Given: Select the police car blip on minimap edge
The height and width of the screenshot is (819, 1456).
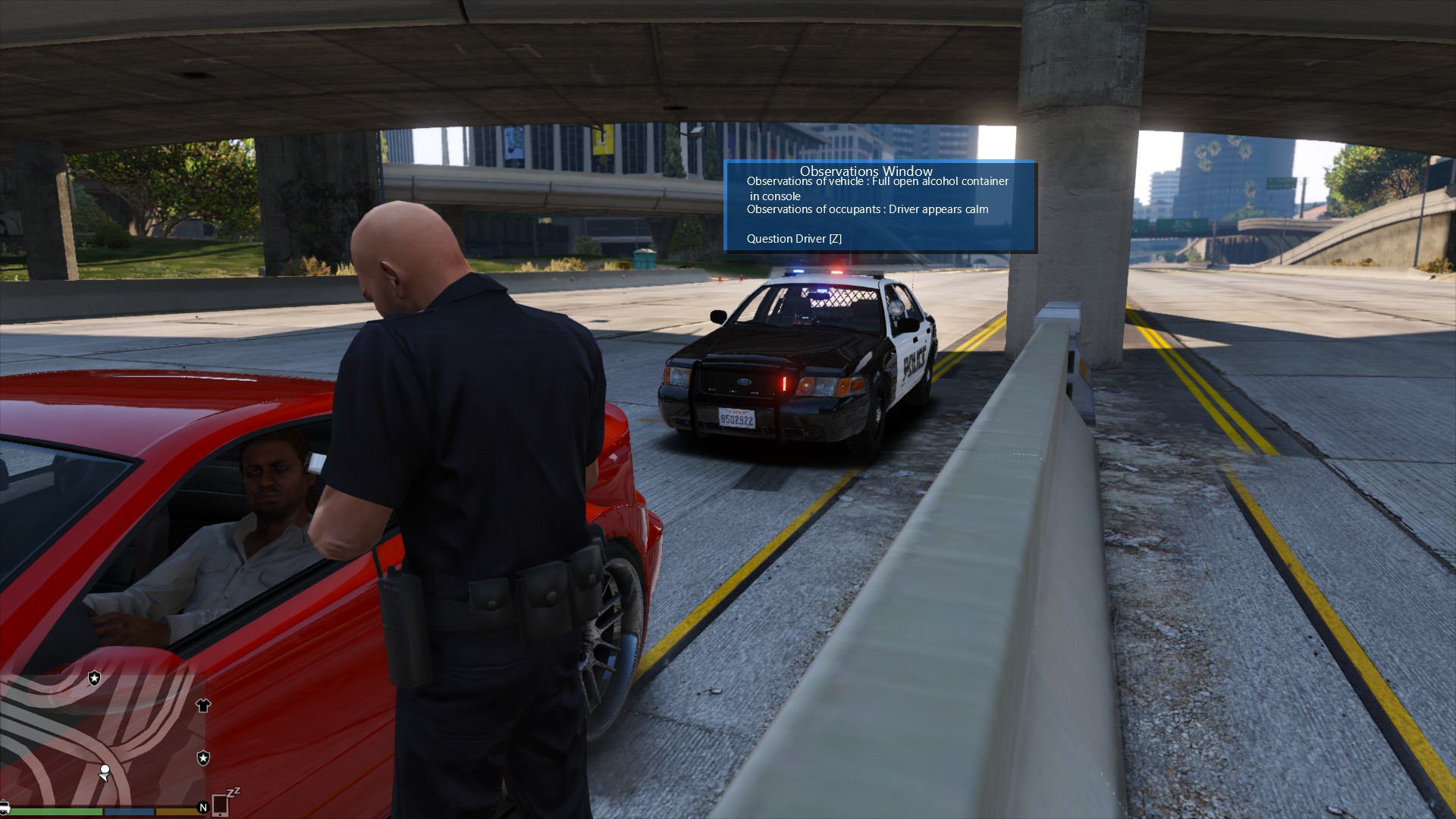Looking at the screenshot, I should [x=4, y=807].
